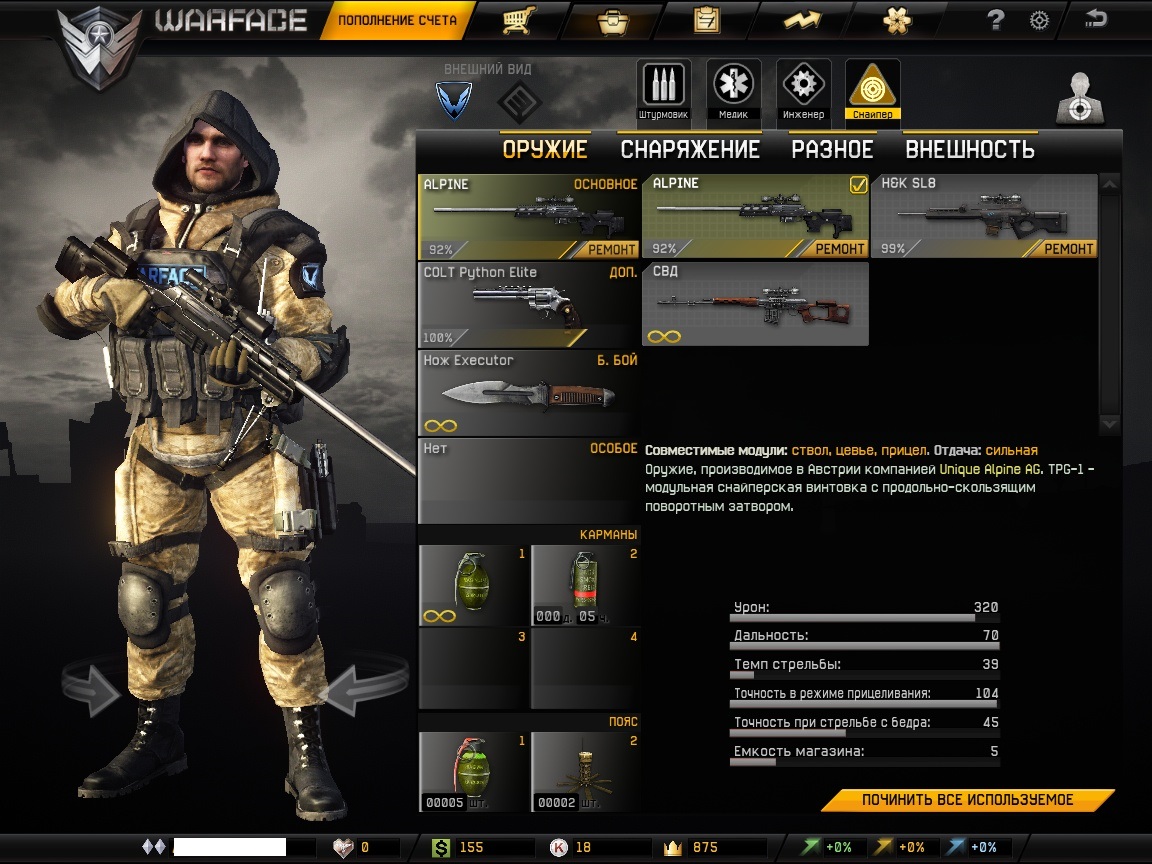Show the ВНЕШНОСТЬ tab
The height and width of the screenshot is (864, 1152).
[x=969, y=150]
